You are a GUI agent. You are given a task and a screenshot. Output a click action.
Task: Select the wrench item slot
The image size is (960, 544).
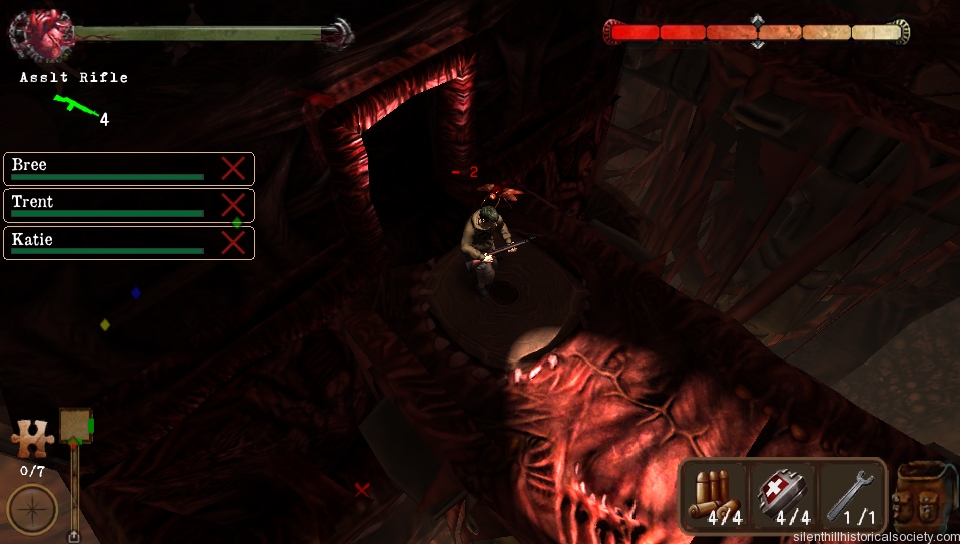(851, 496)
